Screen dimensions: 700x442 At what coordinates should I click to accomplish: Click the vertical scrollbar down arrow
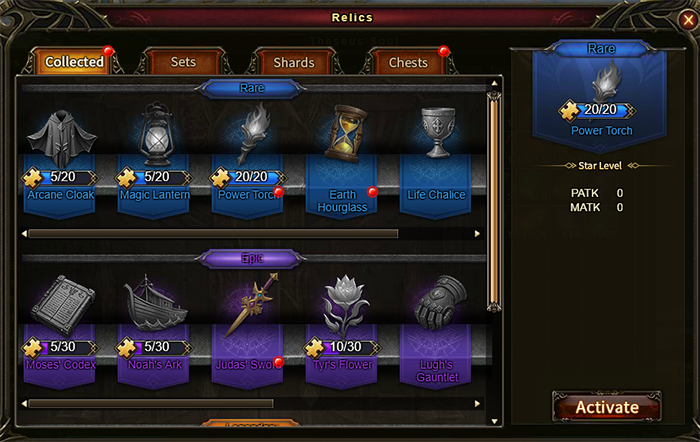[x=493, y=421]
